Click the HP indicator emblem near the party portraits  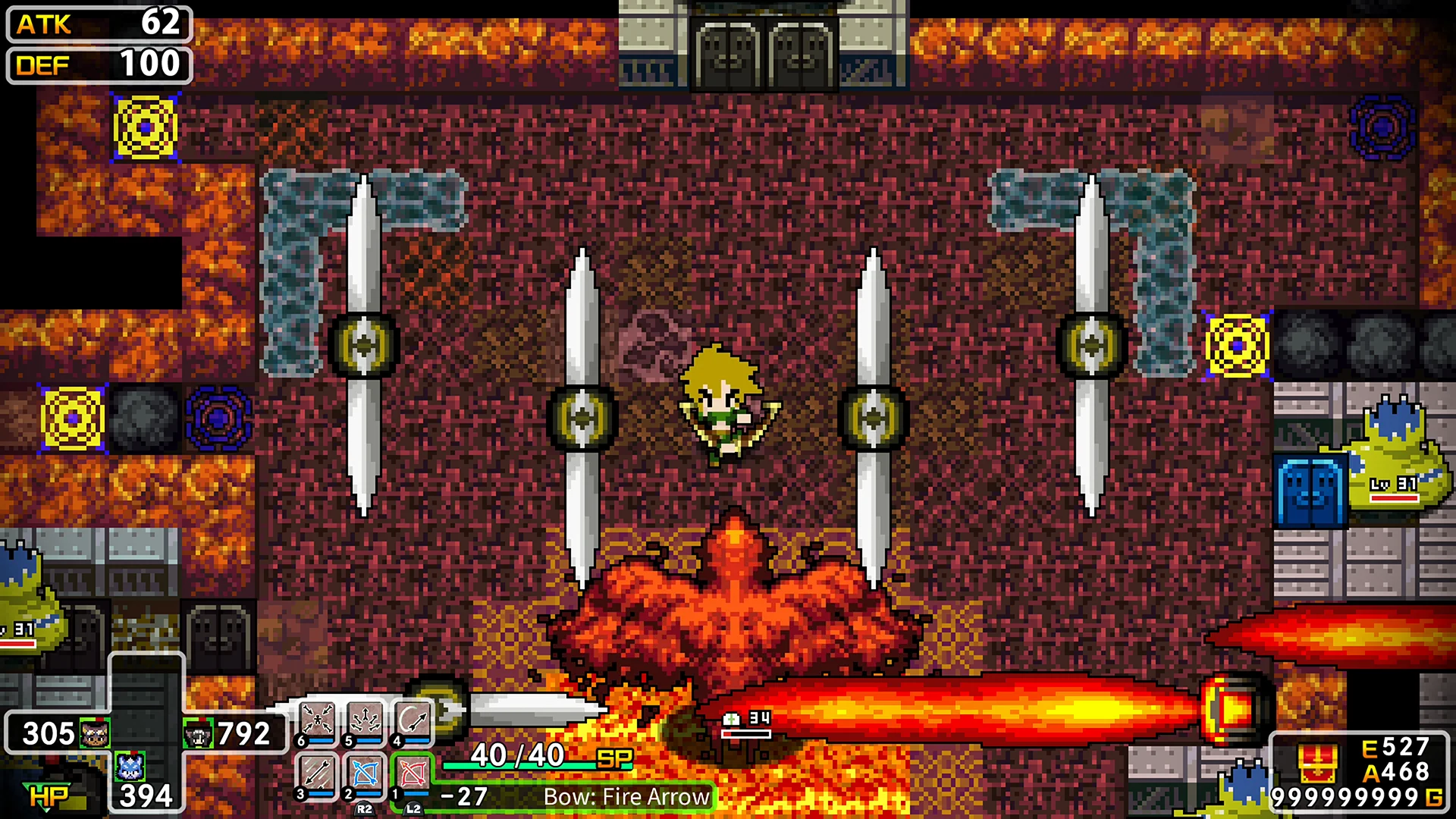48,795
